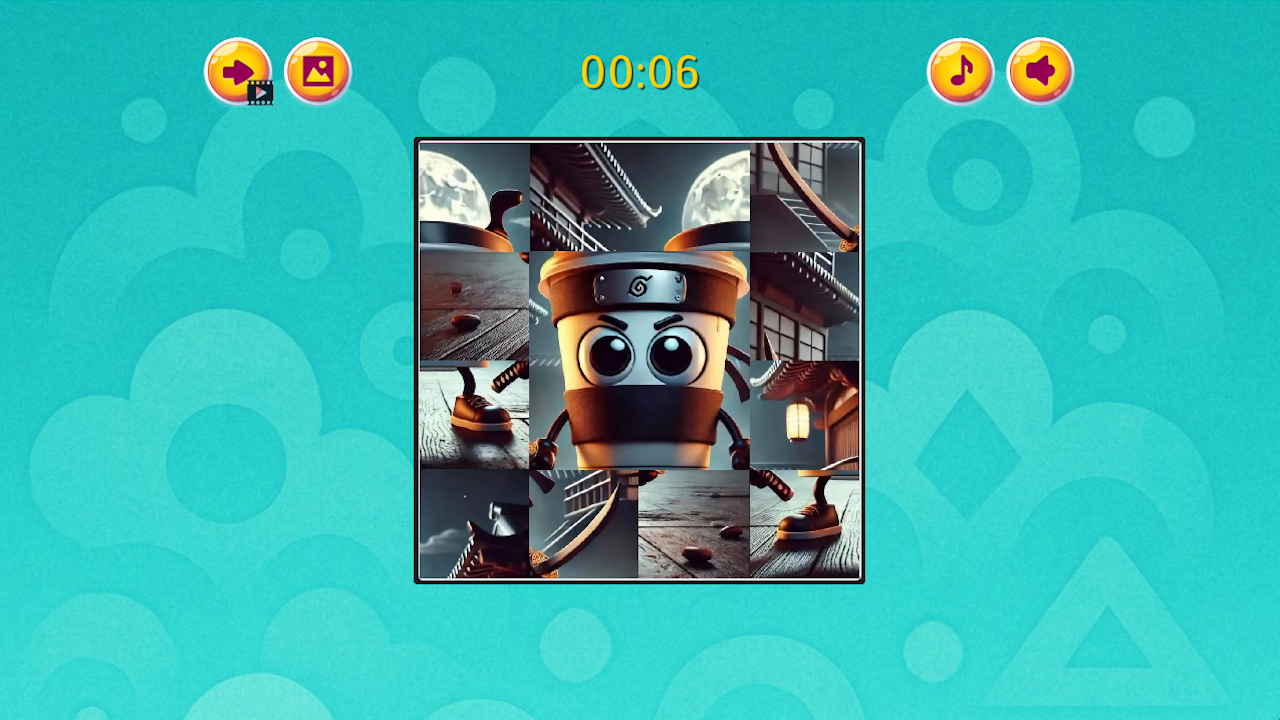Open the full image preview

coord(317,70)
